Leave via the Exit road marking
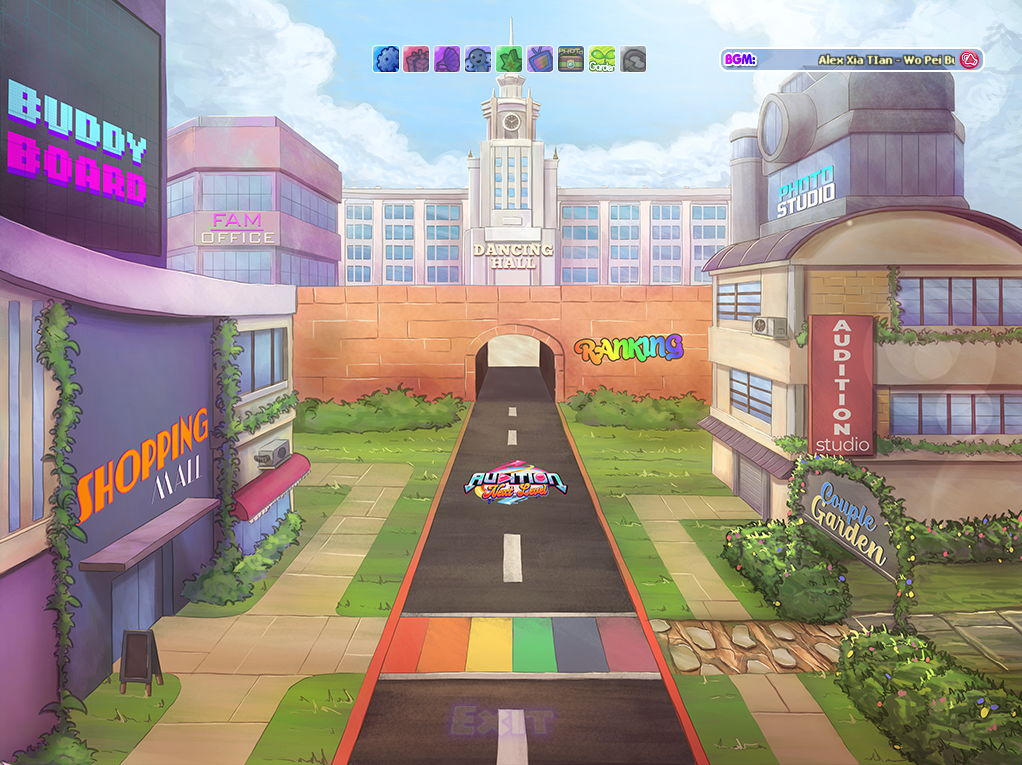The image size is (1022, 765). [x=501, y=719]
